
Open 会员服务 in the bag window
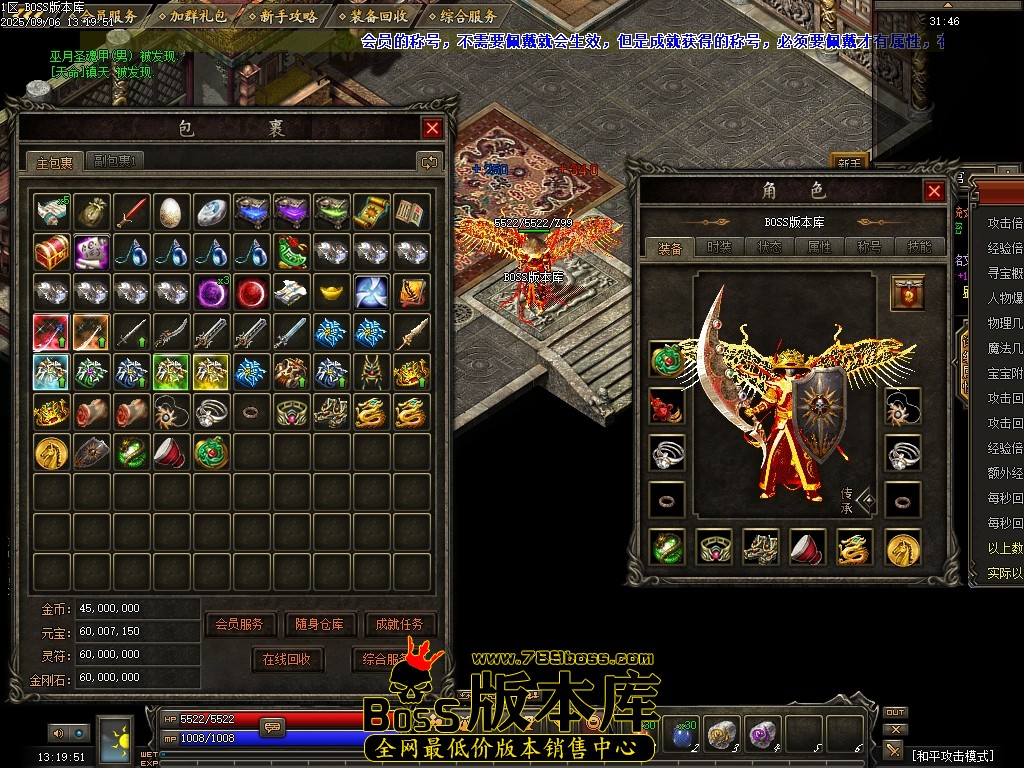click(239, 624)
